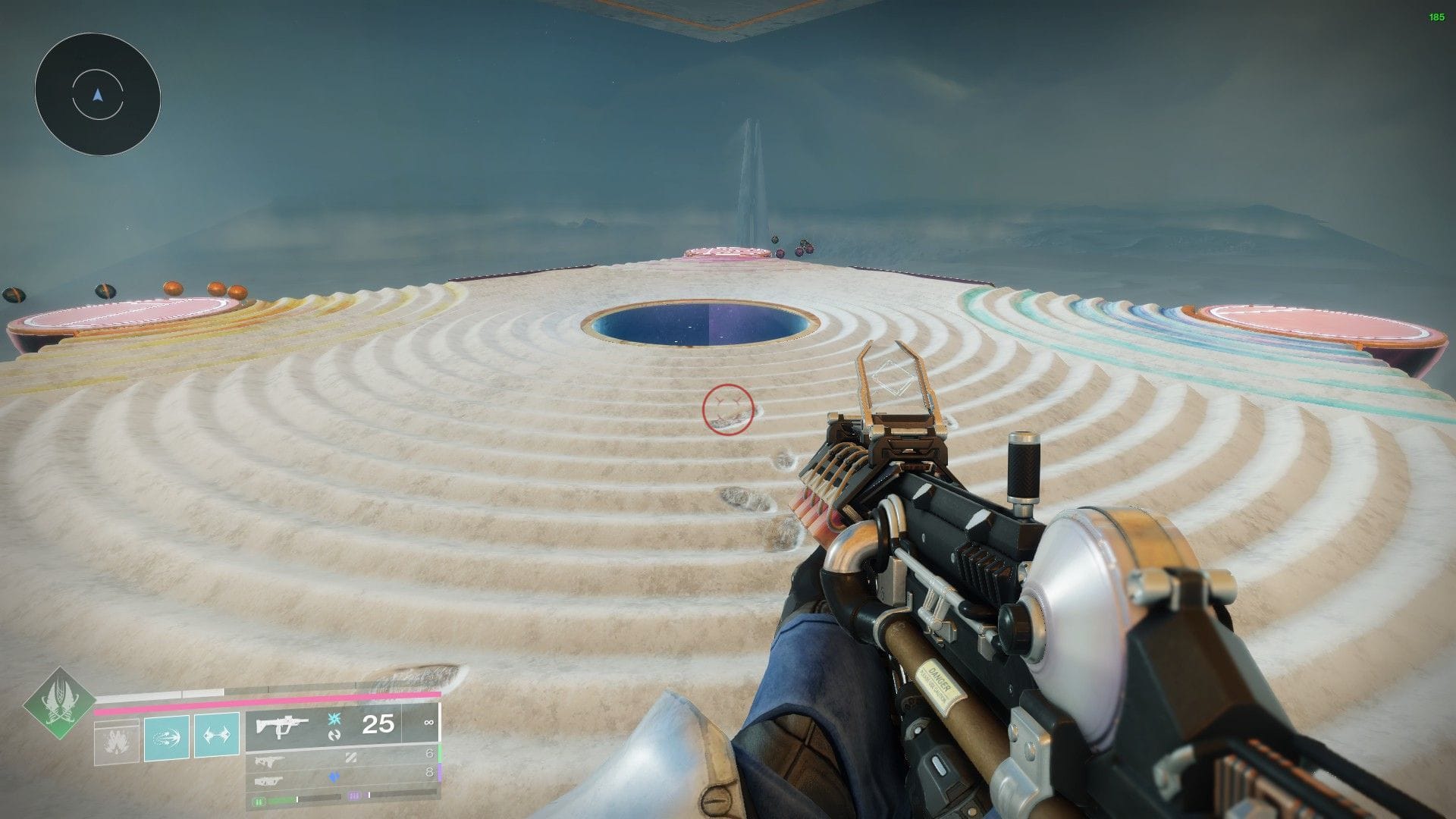The image size is (1456, 819).
Task: Select the sidearm icon in the second weapon slot
Action: 271,761
